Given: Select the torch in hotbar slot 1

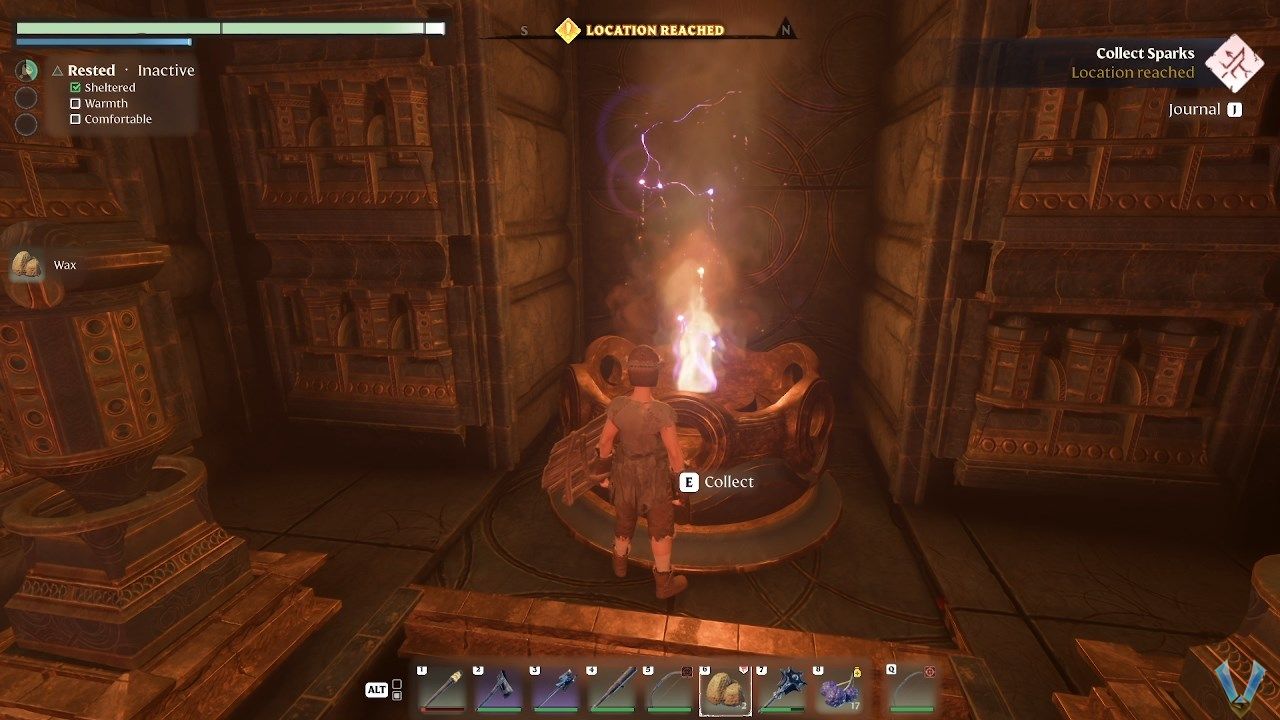Looking at the screenshot, I should coord(440,688).
